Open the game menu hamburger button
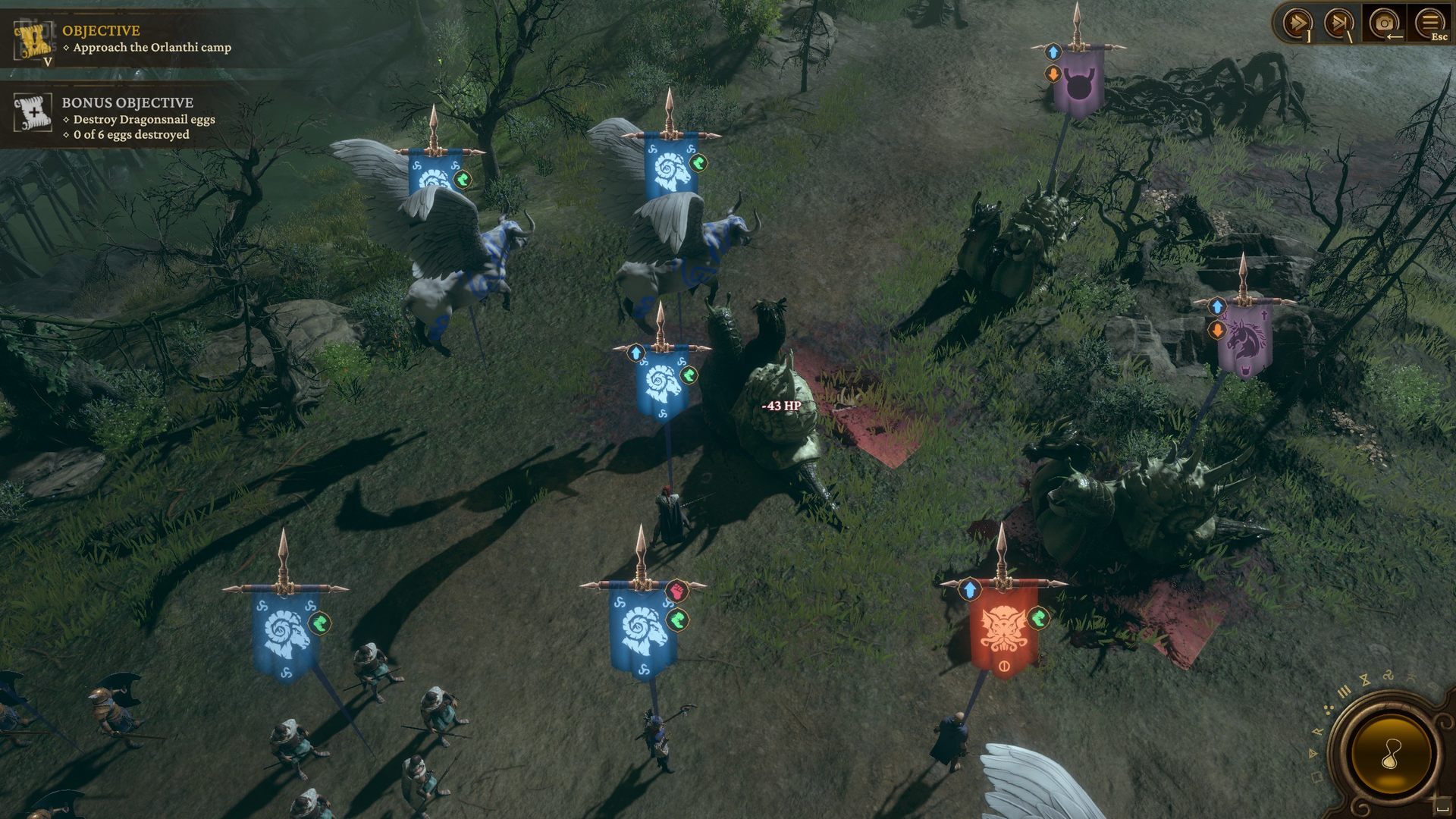This screenshot has height=819, width=1456. 1429,23
